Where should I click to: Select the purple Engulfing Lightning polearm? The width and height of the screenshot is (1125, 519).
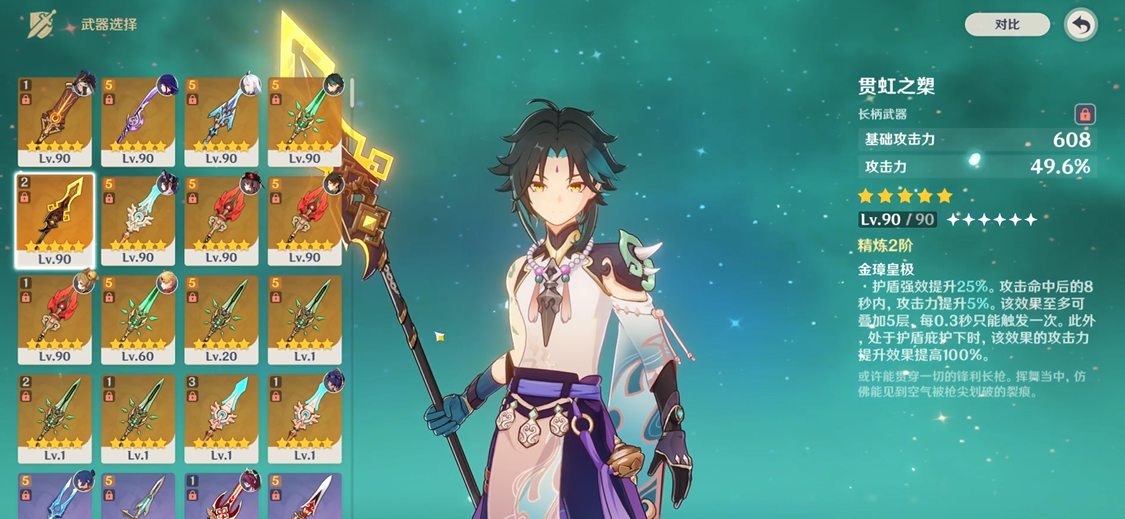click(x=138, y=122)
